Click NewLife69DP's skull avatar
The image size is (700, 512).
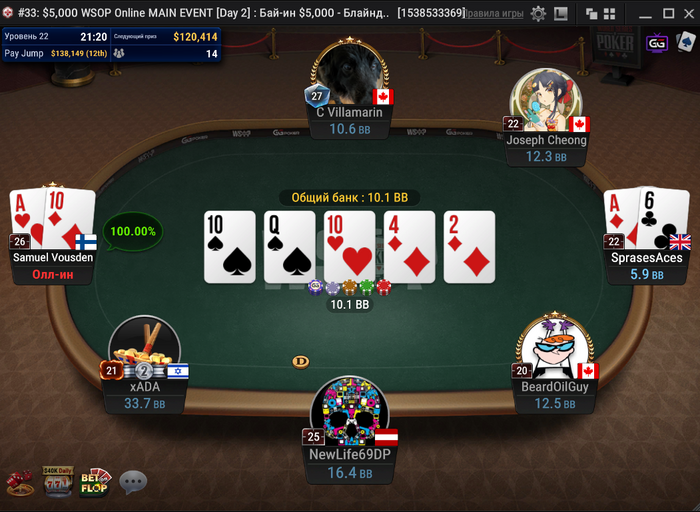coord(349,411)
